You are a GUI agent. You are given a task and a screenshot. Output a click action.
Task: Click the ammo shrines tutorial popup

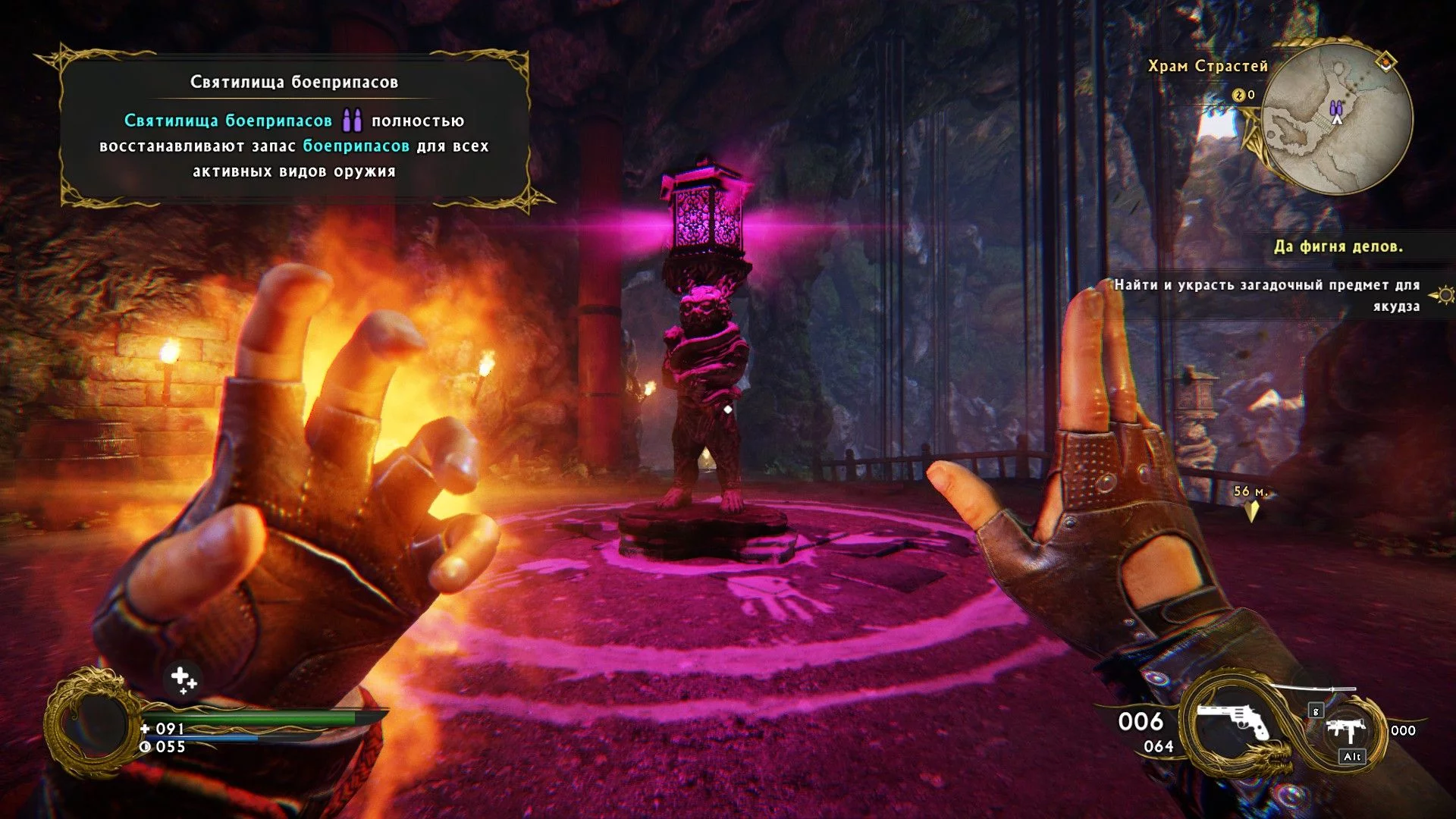click(x=294, y=127)
